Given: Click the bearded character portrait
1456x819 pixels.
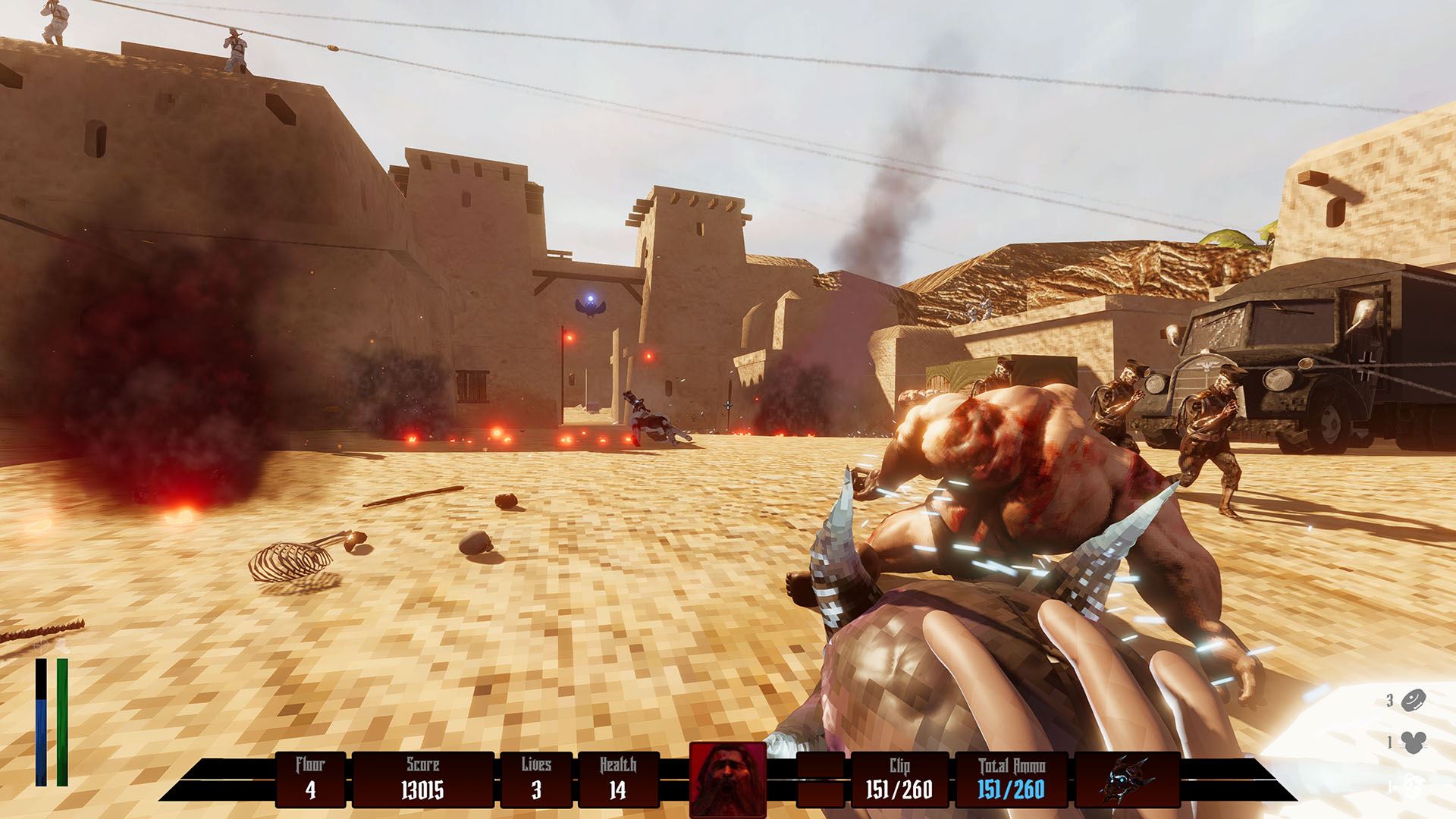Looking at the screenshot, I should (x=727, y=780).
